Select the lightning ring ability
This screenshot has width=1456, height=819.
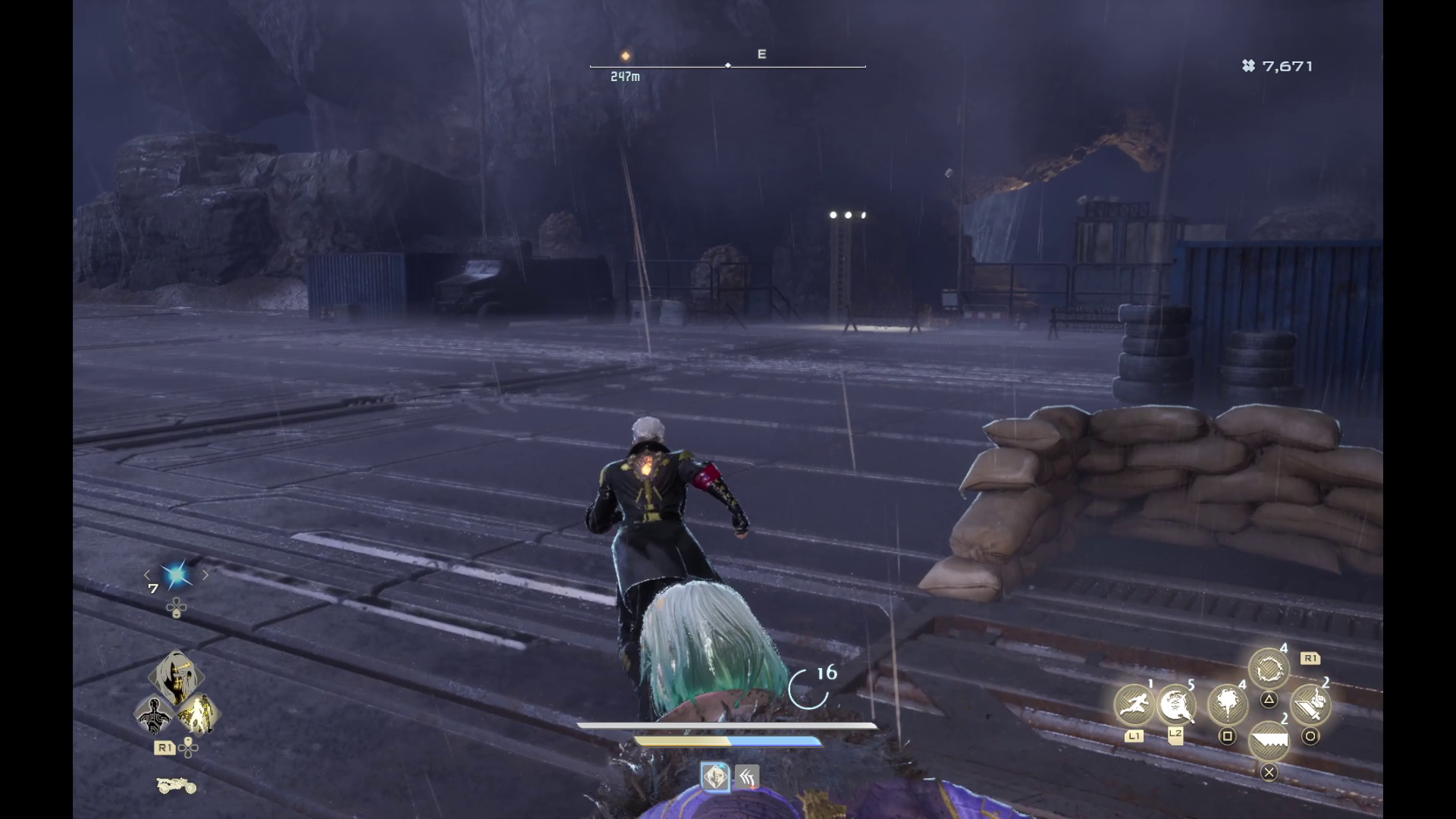pyautogui.click(x=1269, y=669)
